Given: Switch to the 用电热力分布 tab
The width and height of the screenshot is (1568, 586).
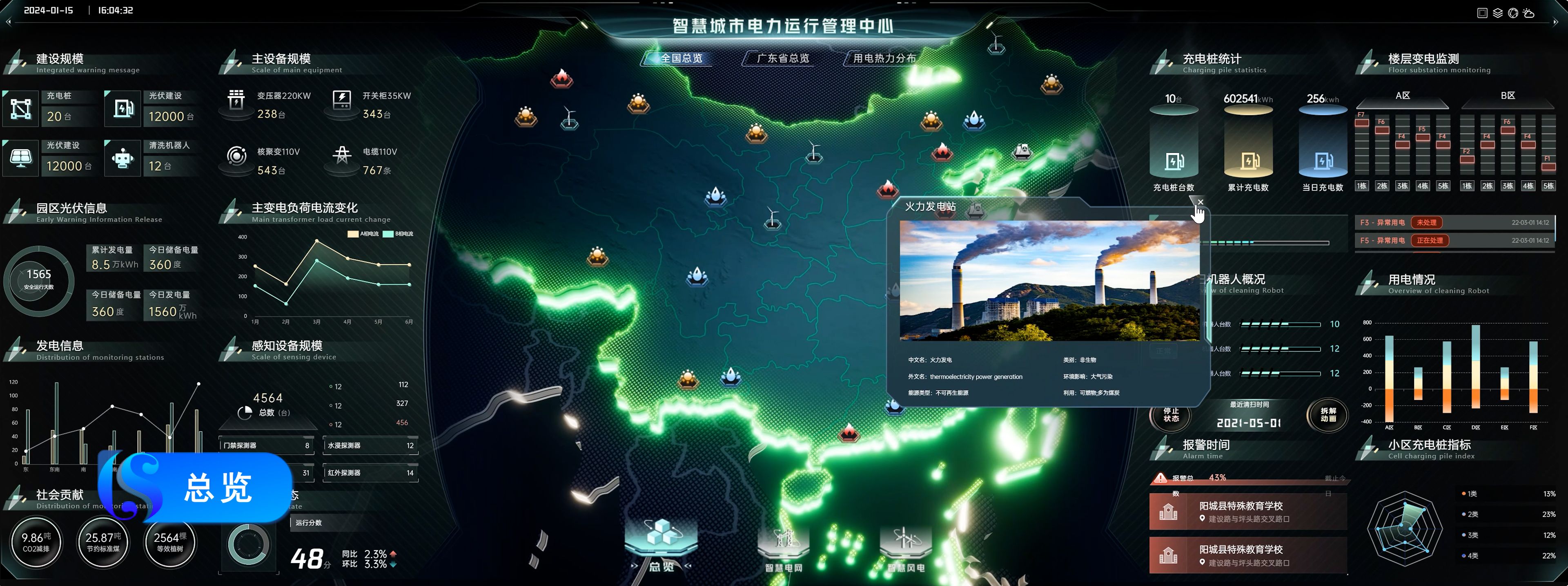Looking at the screenshot, I should click(x=881, y=59).
